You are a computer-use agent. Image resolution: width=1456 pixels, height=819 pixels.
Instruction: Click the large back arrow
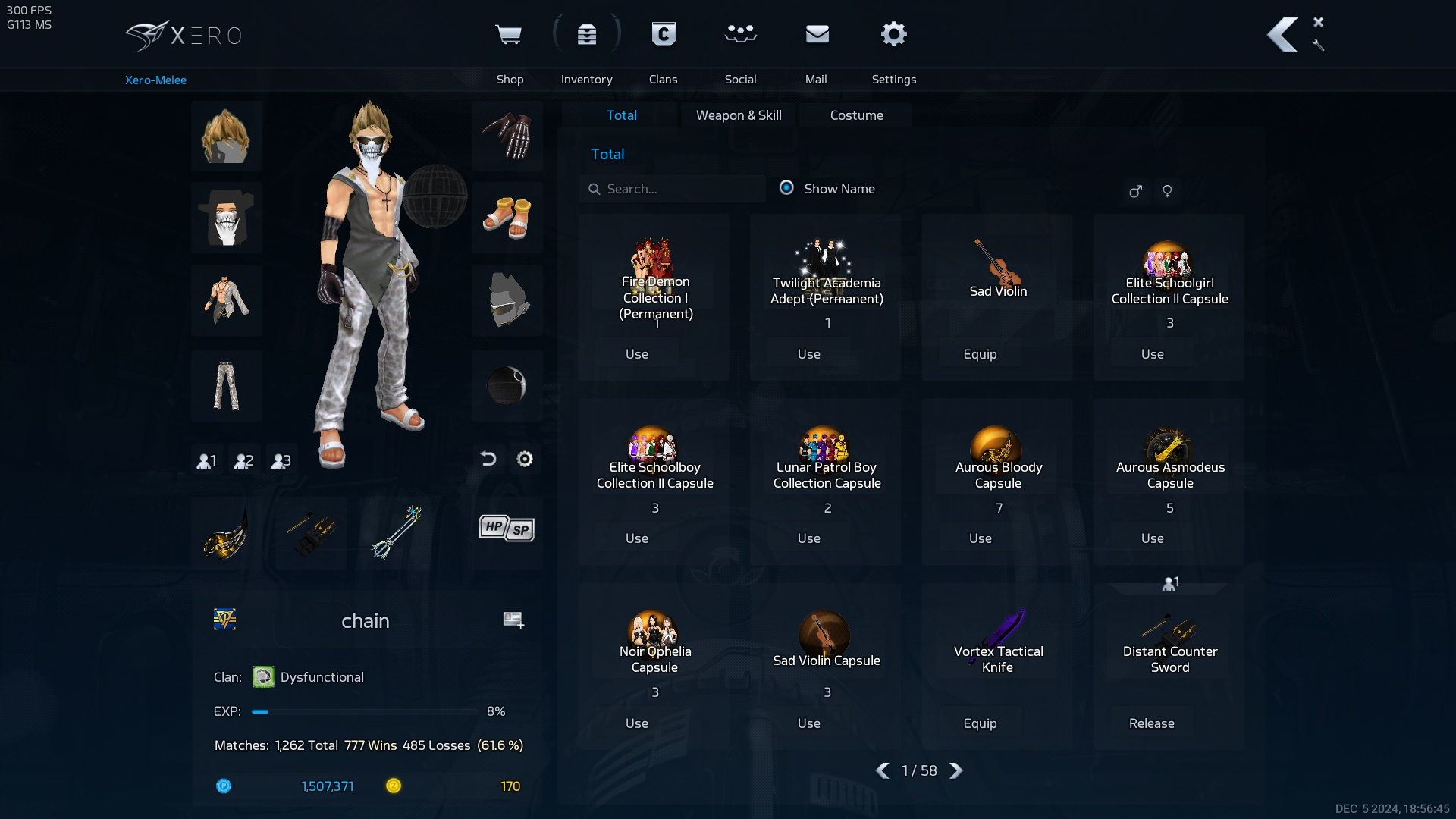pos(1282,35)
